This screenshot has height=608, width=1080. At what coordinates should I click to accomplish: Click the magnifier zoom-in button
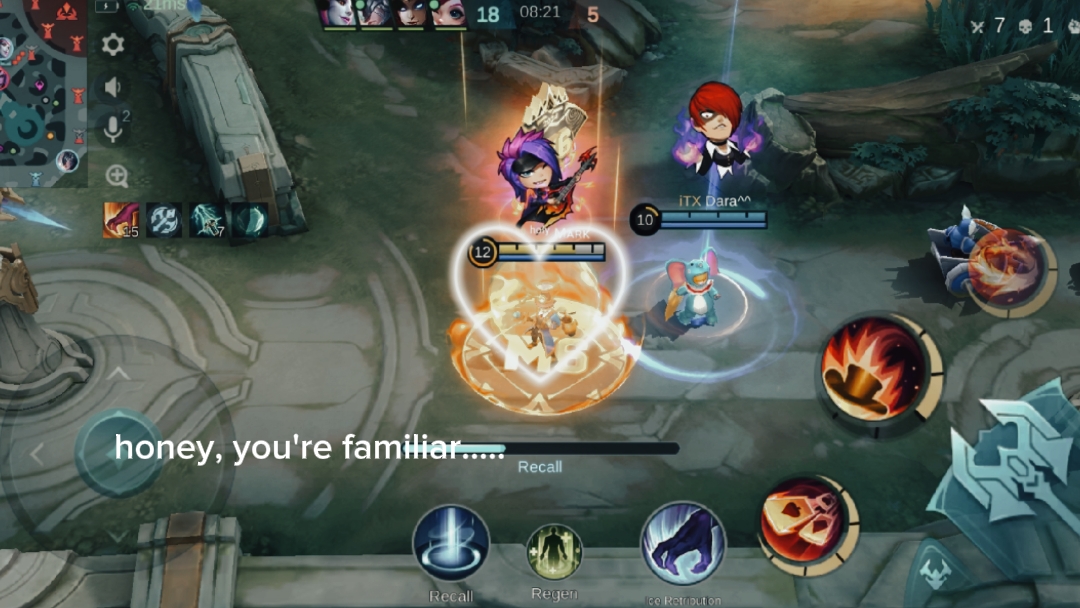pos(117,177)
